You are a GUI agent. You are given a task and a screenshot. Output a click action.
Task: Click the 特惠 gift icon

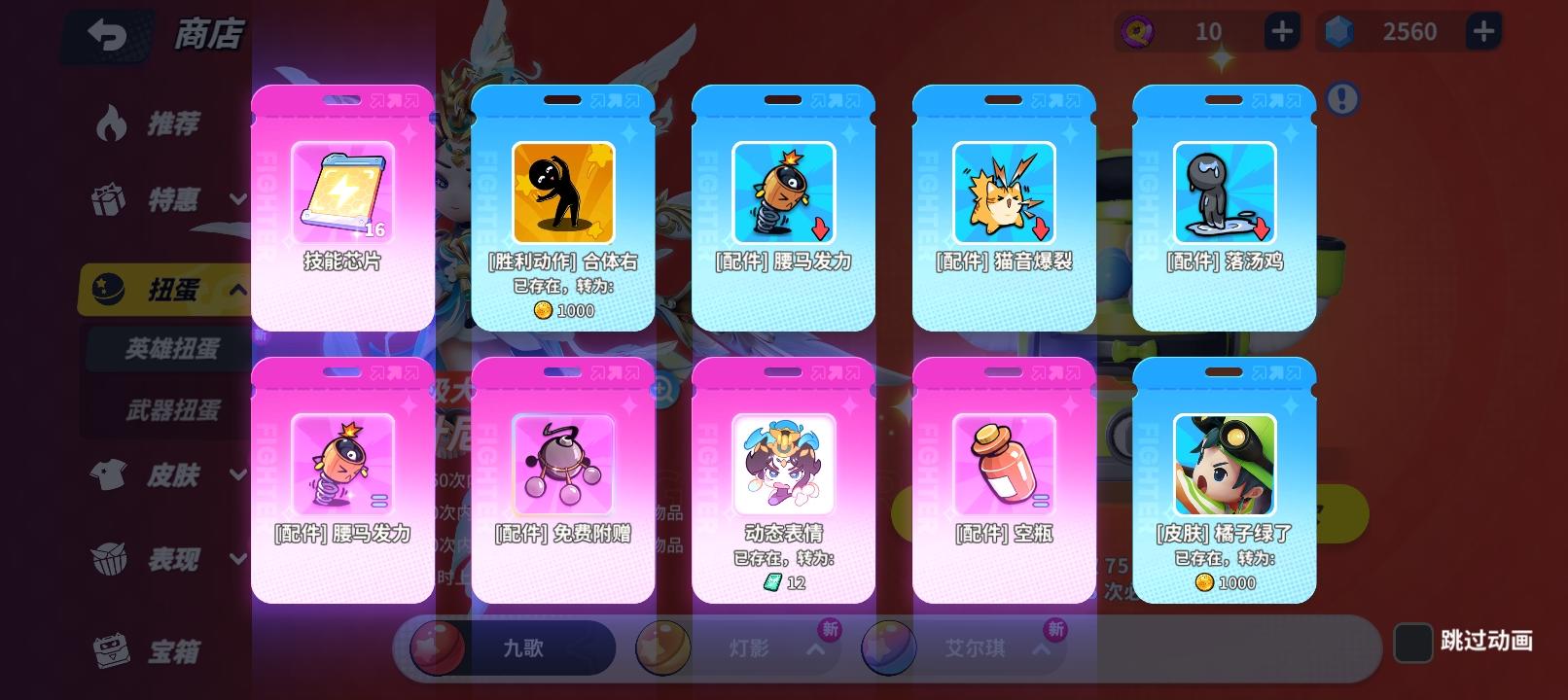pos(110,200)
